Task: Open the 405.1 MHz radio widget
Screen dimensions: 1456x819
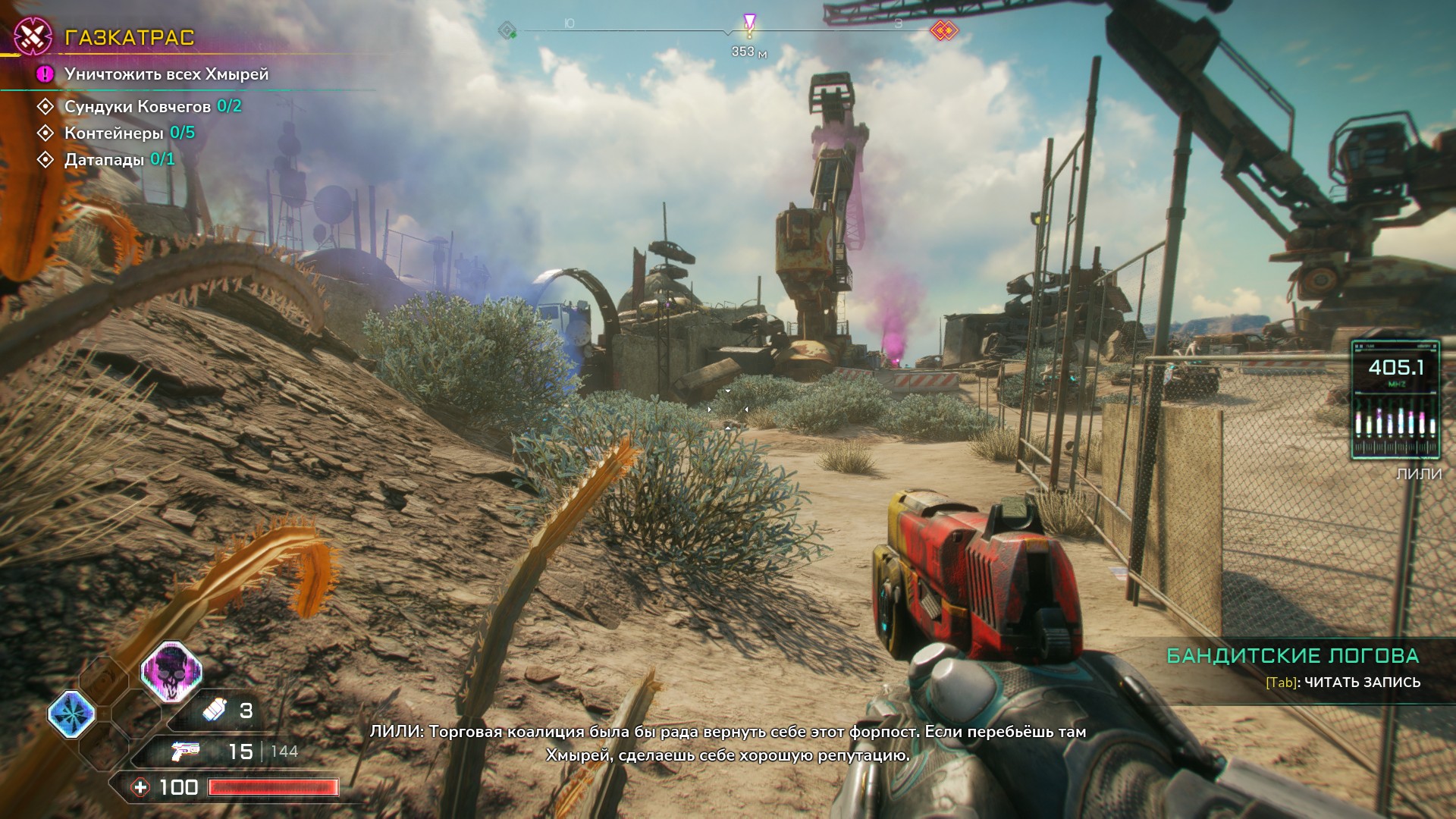Action: [x=1395, y=400]
